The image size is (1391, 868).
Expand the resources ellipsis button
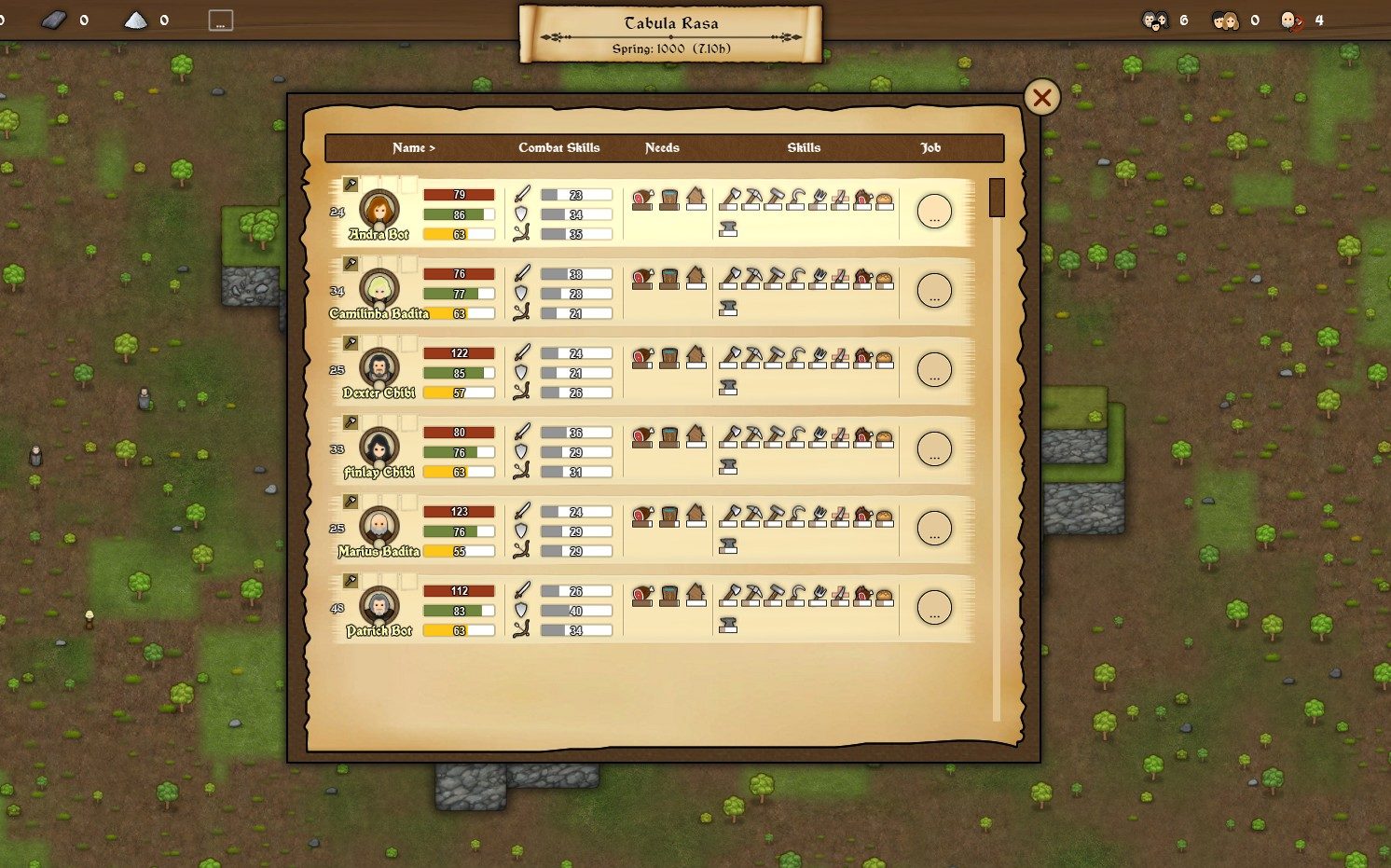(220, 21)
